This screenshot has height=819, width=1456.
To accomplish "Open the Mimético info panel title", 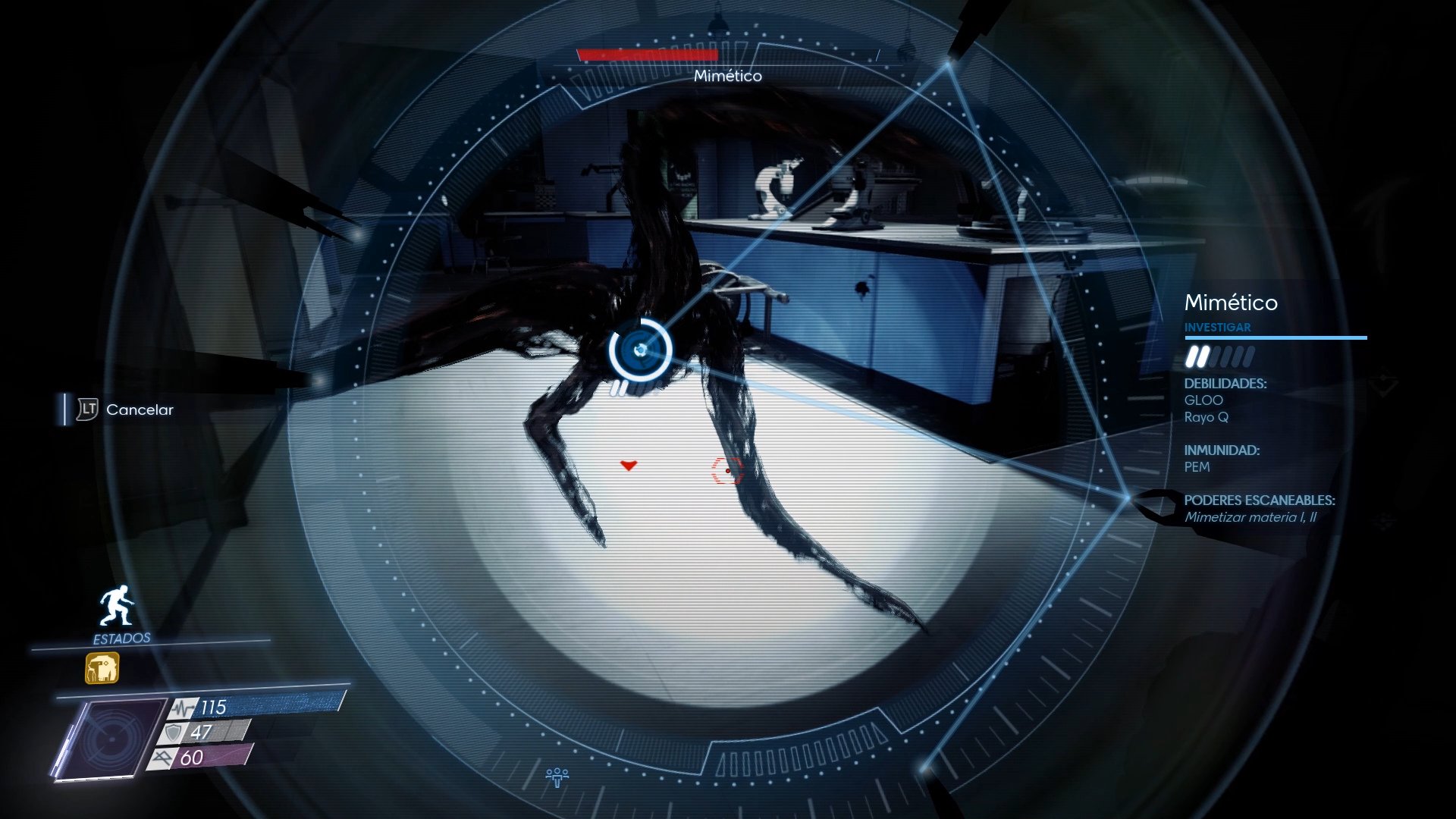I will pyautogui.click(x=1232, y=303).
